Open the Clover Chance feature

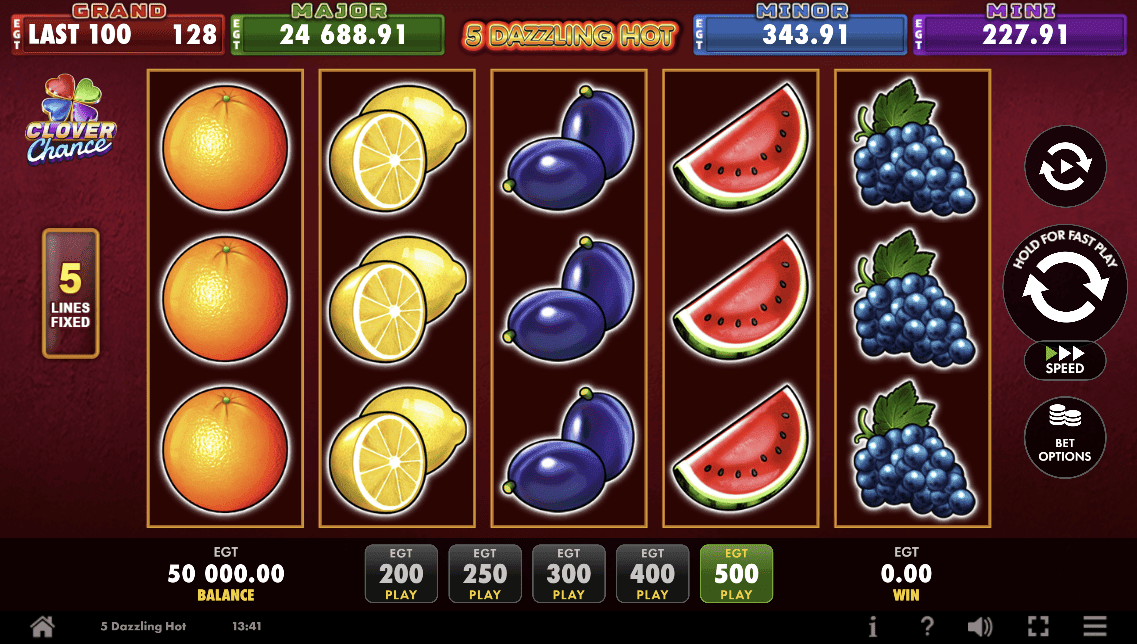click(70, 120)
